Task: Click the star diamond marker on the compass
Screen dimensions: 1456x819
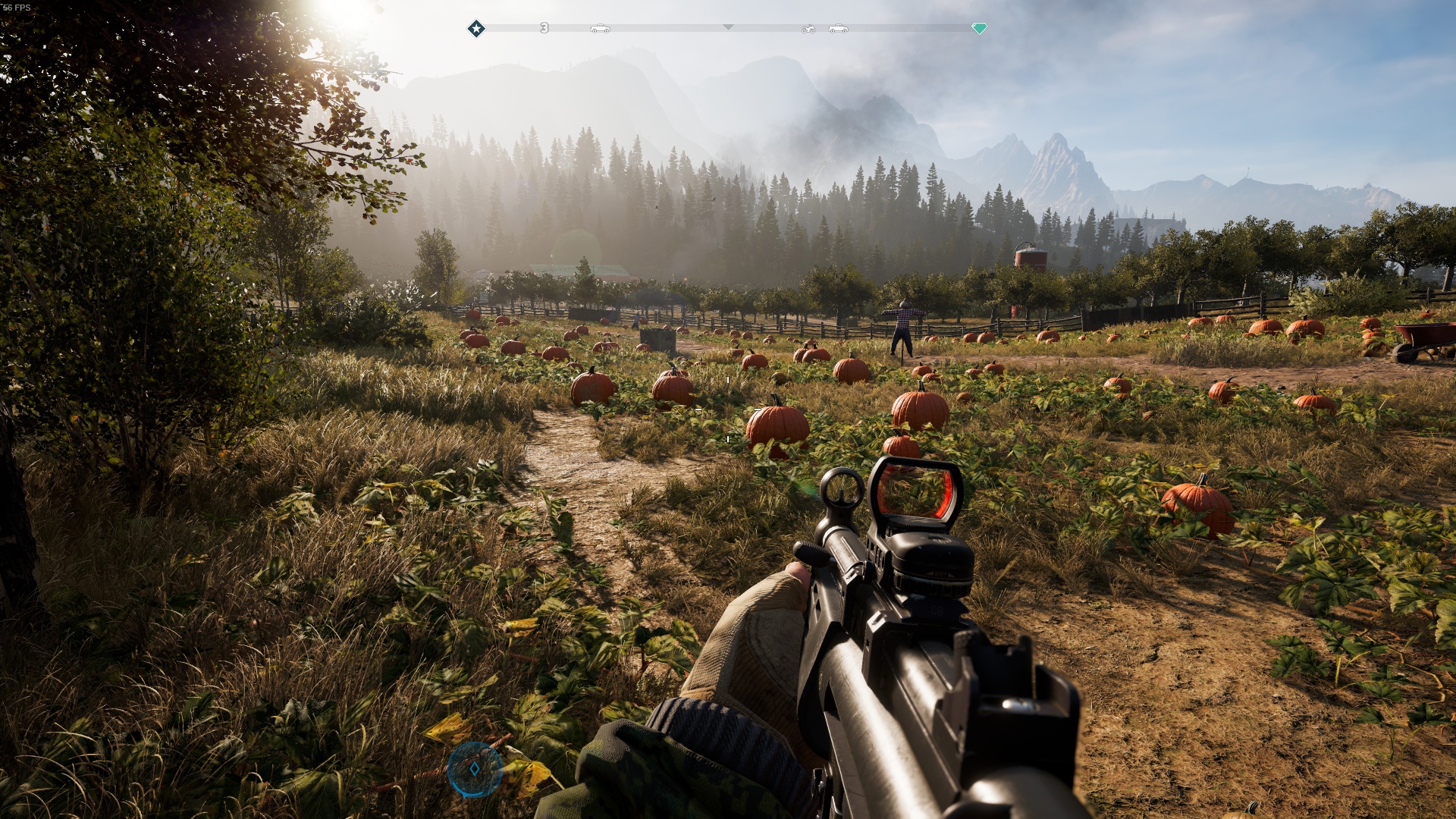Action: [x=476, y=29]
